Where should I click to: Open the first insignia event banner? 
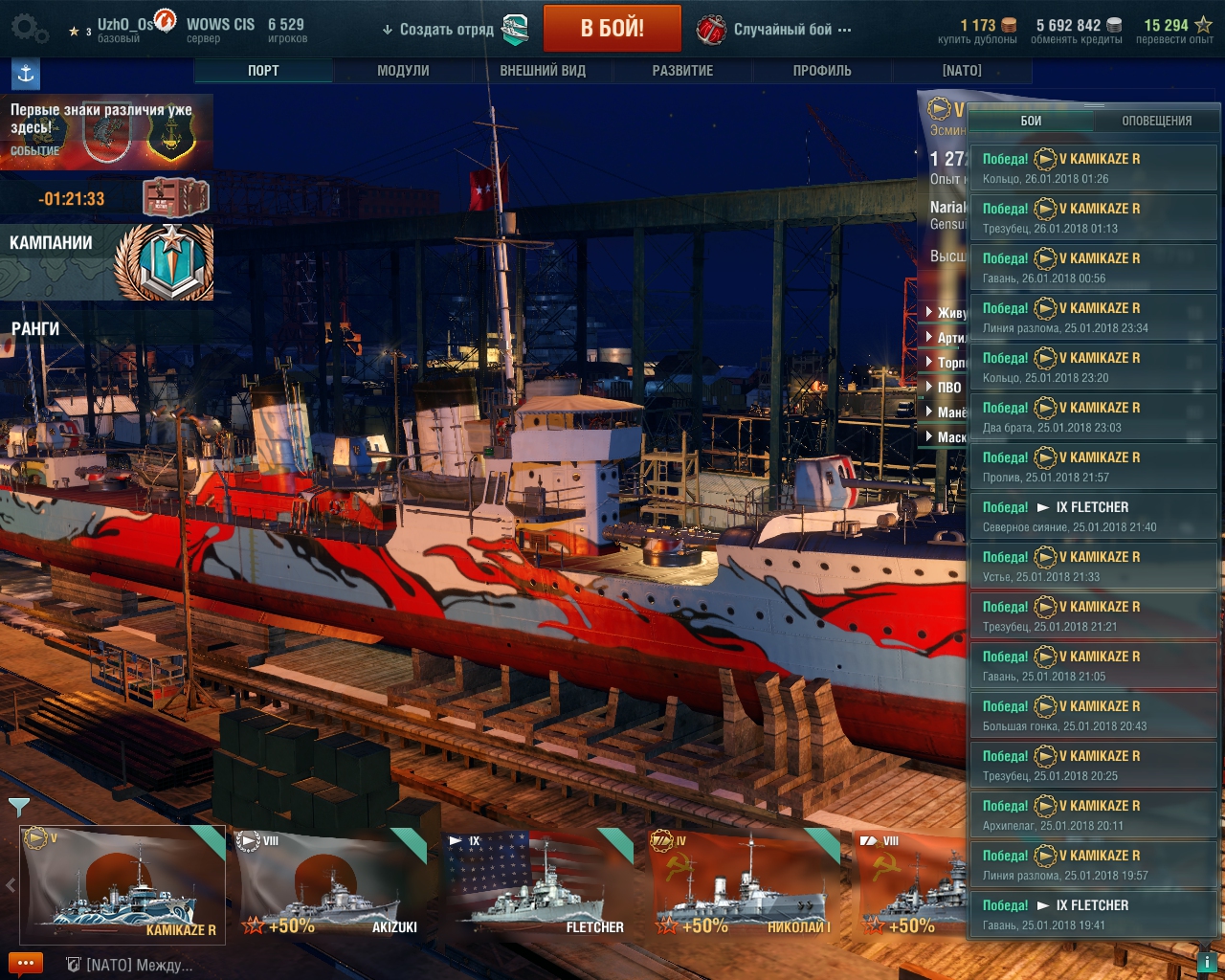tap(105, 132)
